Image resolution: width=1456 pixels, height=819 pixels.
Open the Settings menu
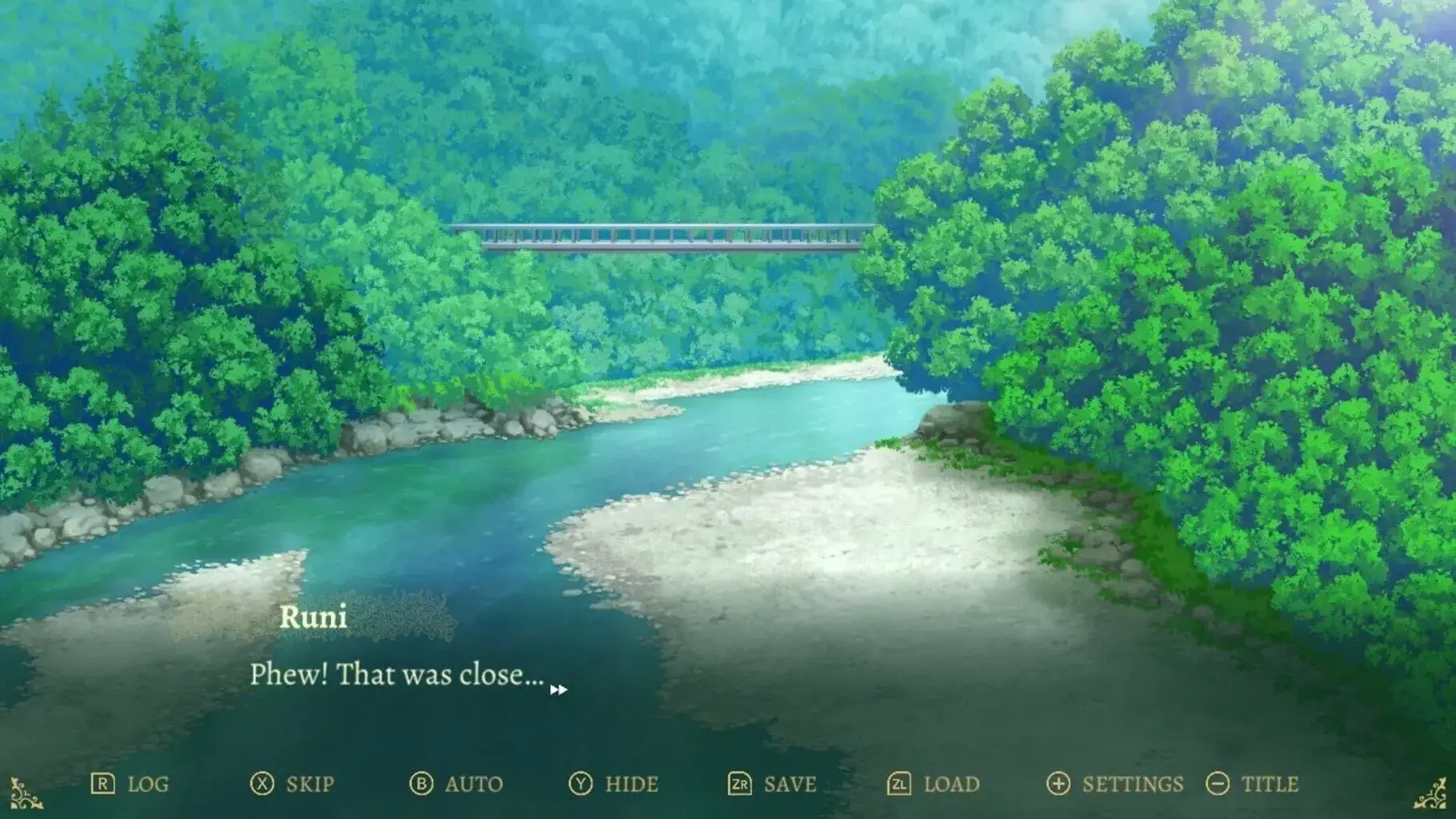click(1115, 784)
